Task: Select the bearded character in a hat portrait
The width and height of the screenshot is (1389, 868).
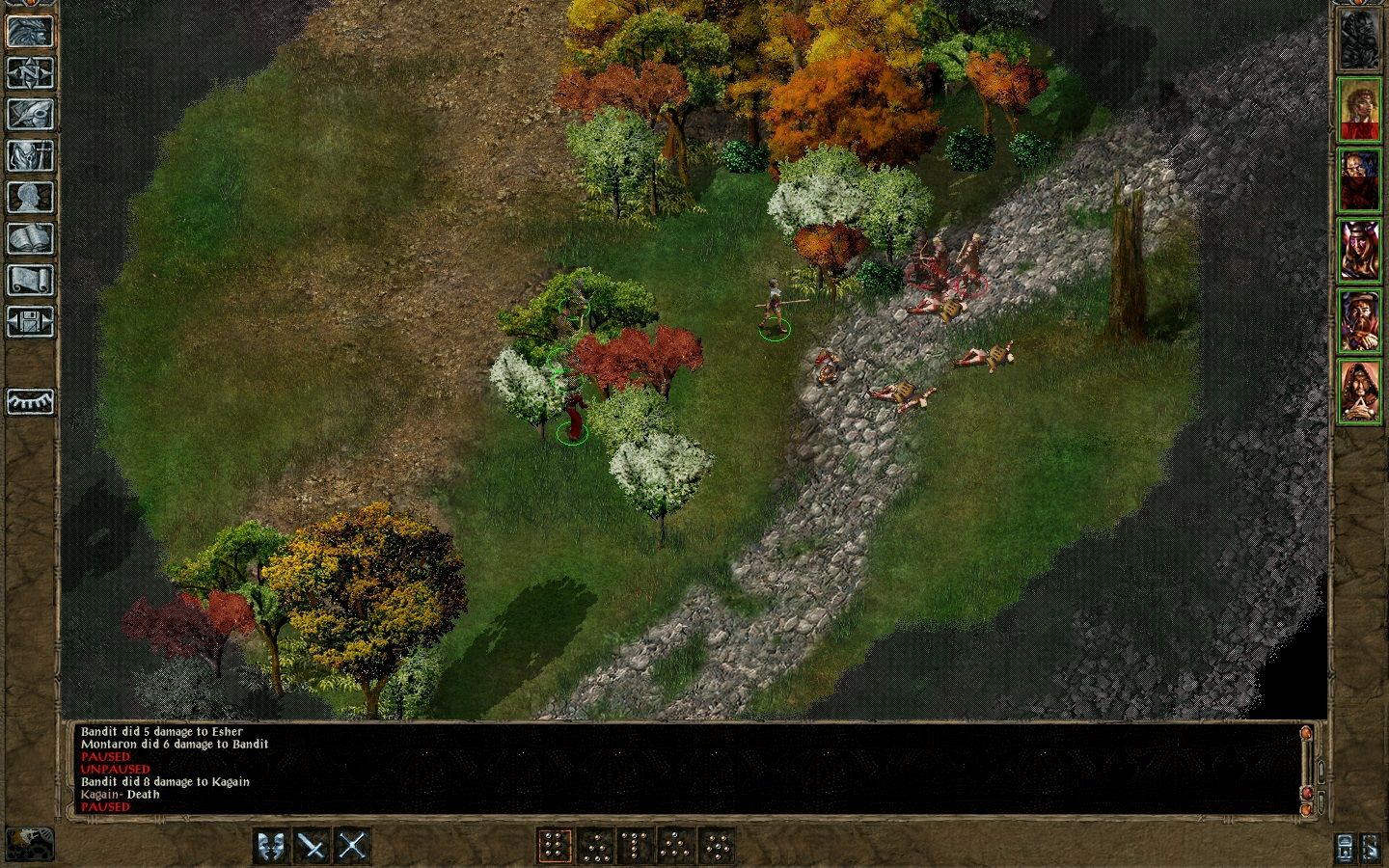Action: 1359,321
